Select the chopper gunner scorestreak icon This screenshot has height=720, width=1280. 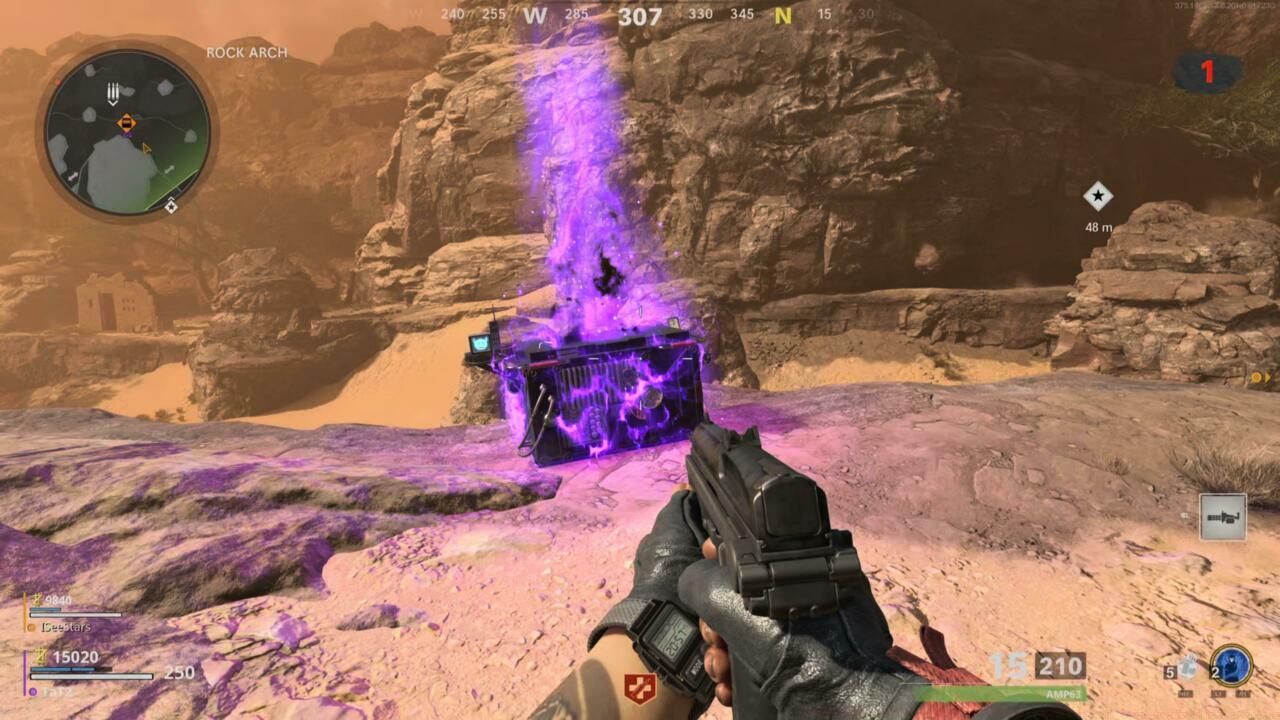coord(1222,517)
